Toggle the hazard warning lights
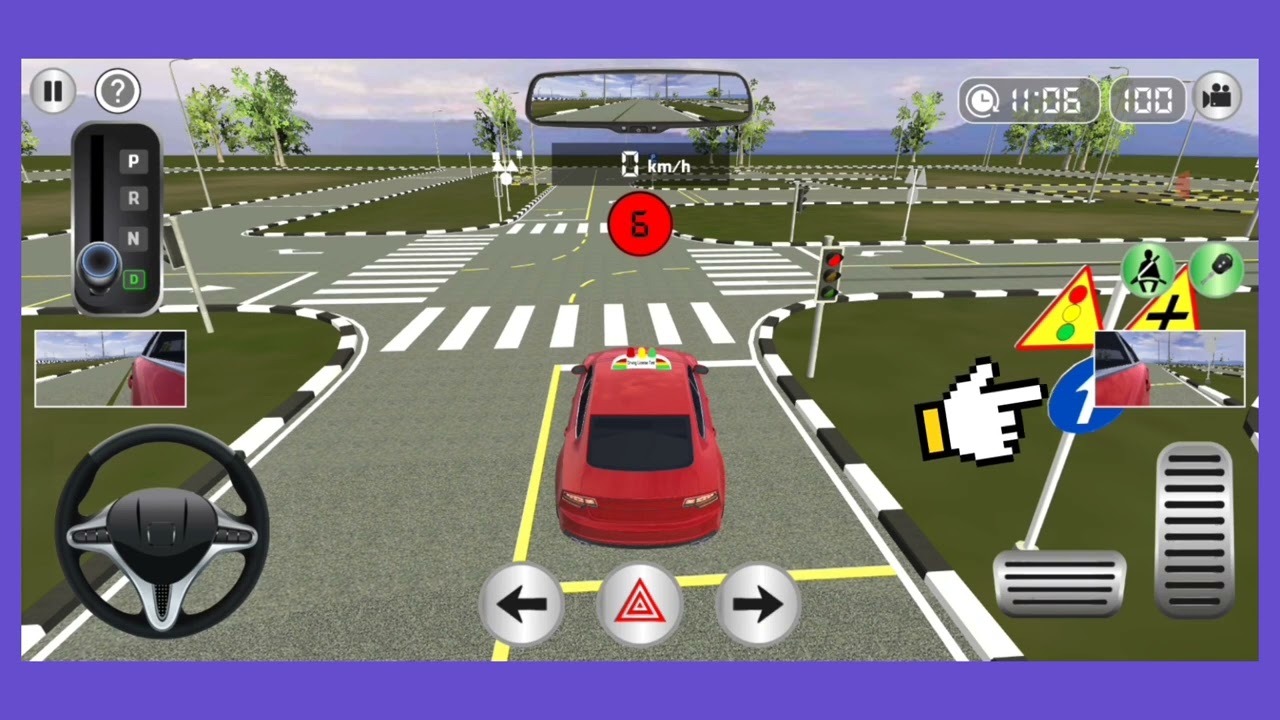Screen dimensions: 1280x720 [x=640, y=602]
